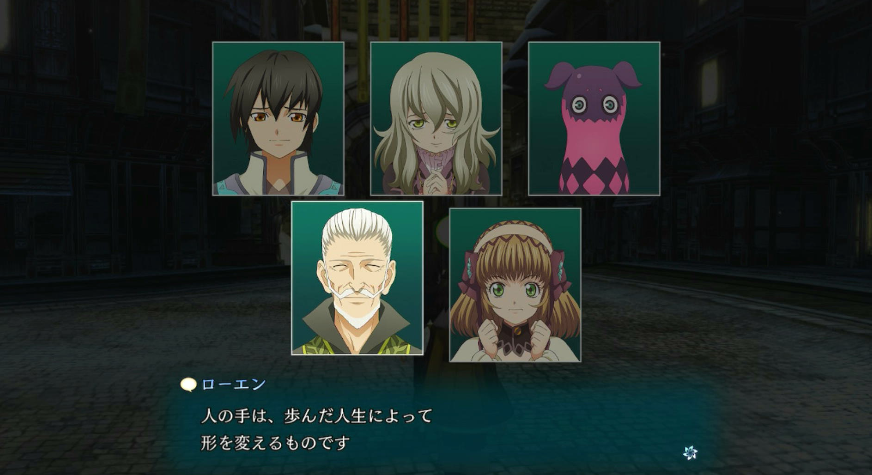Select Rowen's white-haired portrait panel

pos(357,278)
